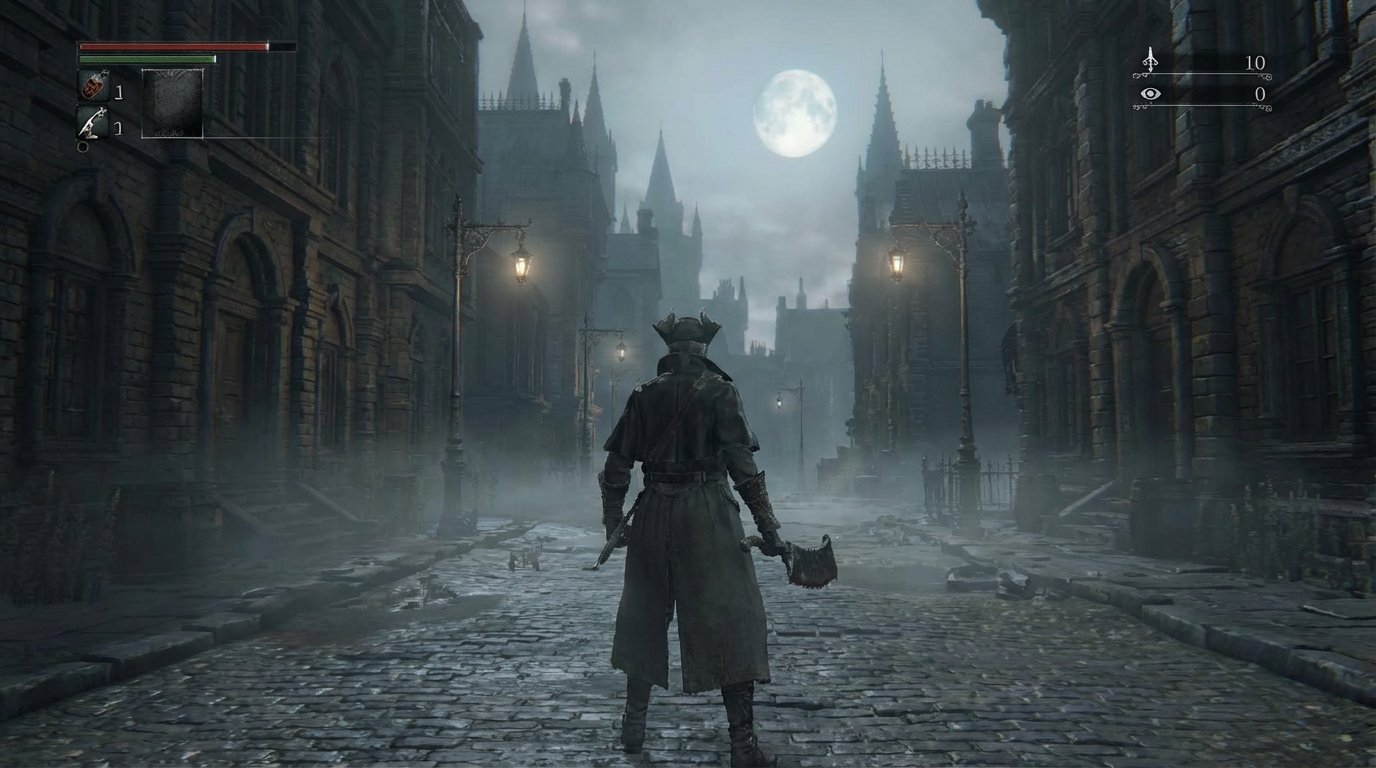Viewport: 1376px width, 768px height.
Task: Toggle the lantern tool slot selection
Action: click(x=90, y=123)
